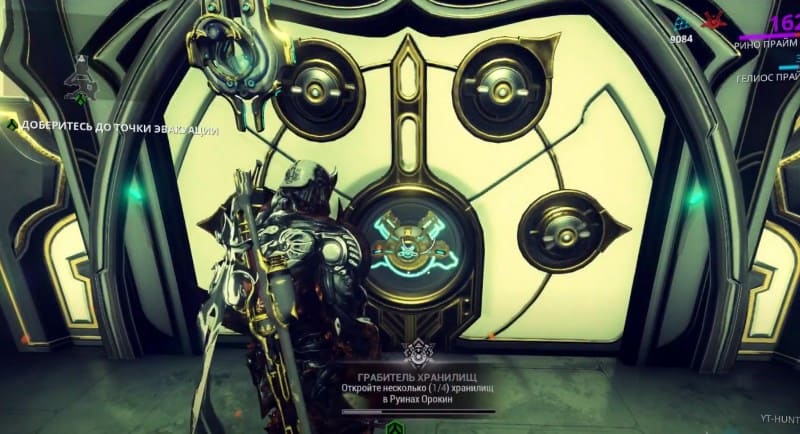Select the Рино Прайм warframe label
Image resolution: width=800 pixels, height=434 pixels.
point(767,44)
